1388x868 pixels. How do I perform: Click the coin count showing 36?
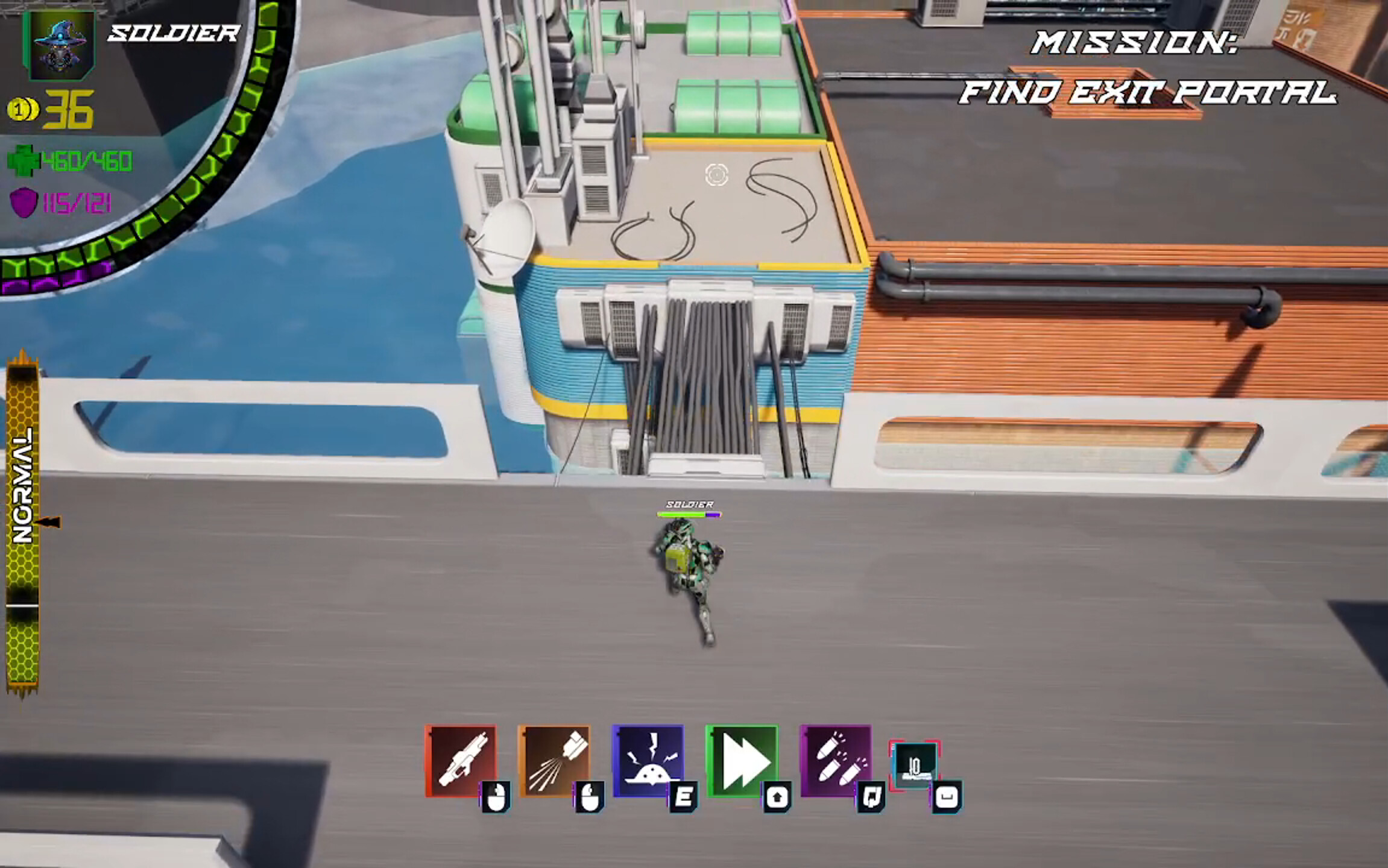click(x=68, y=109)
